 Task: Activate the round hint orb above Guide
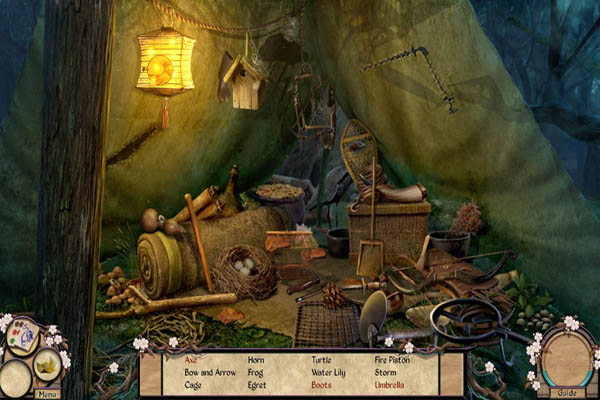click(x=568, y=359)
